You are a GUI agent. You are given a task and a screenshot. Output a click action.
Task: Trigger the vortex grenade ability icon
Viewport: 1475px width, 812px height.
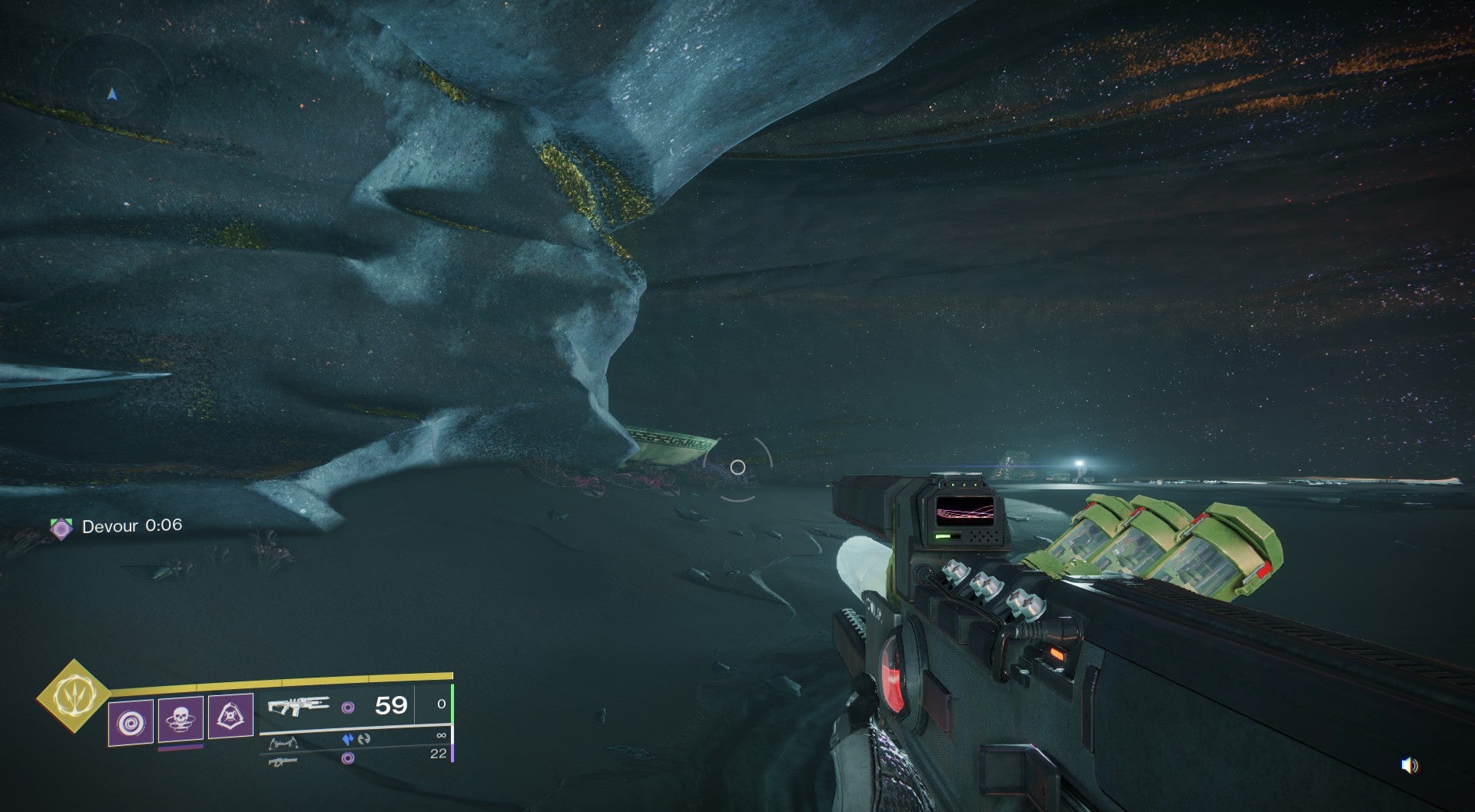pos(130,723)
